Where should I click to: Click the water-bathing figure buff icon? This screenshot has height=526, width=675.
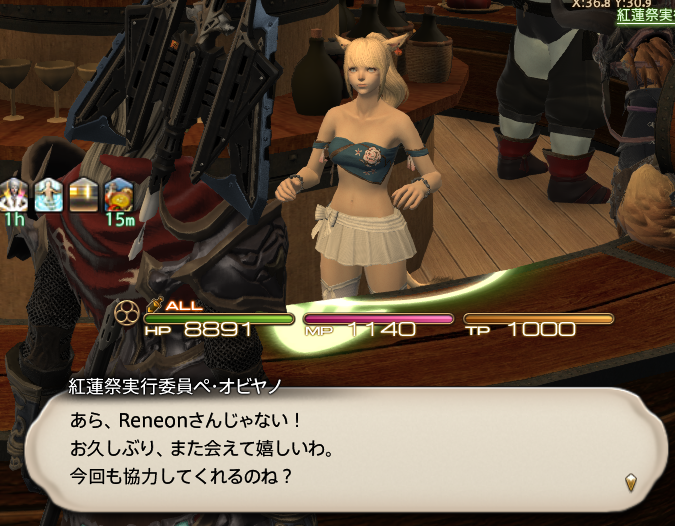(49, 194)
